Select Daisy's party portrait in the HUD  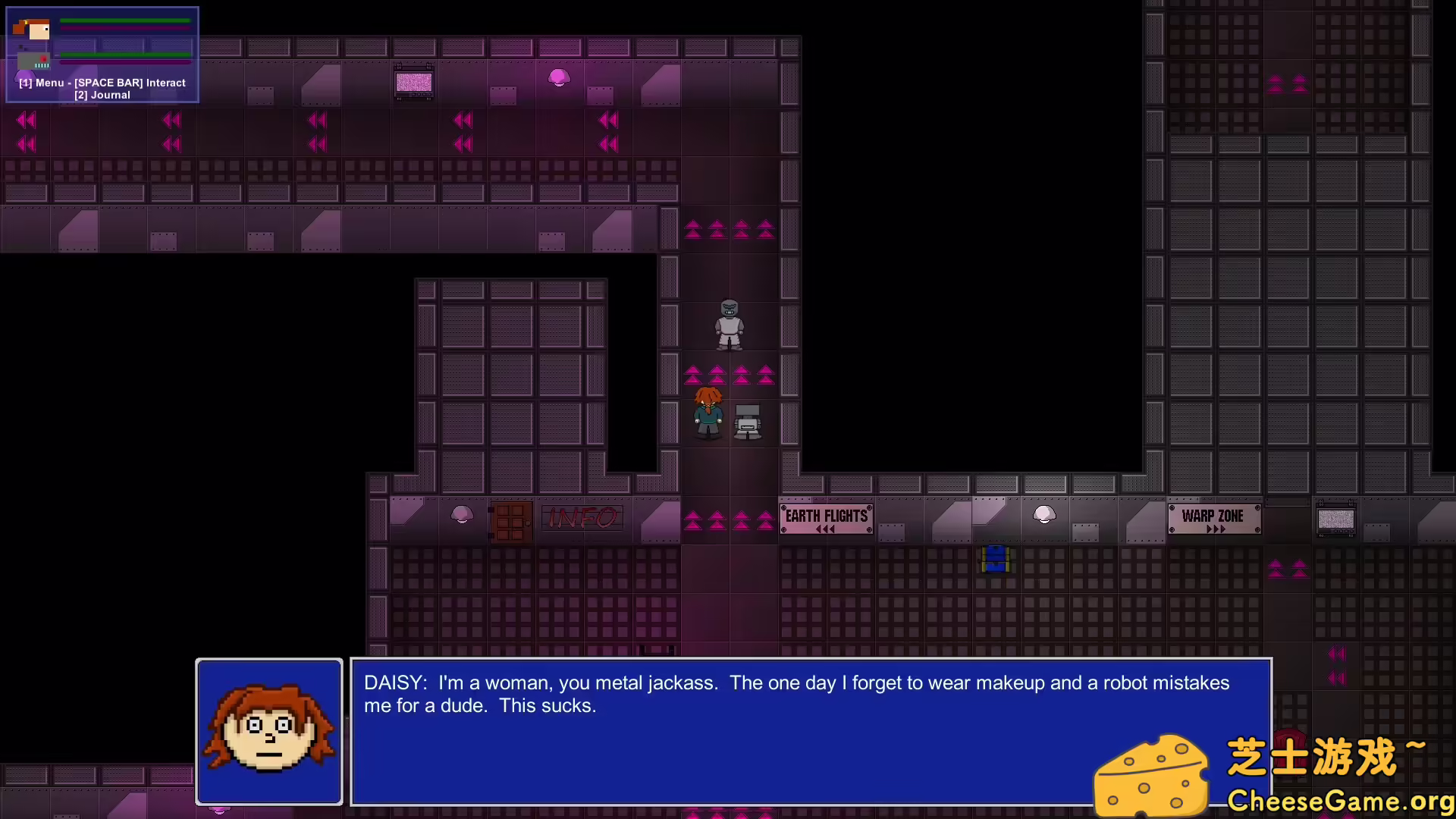pyautogui.click(x=32, y=29)
